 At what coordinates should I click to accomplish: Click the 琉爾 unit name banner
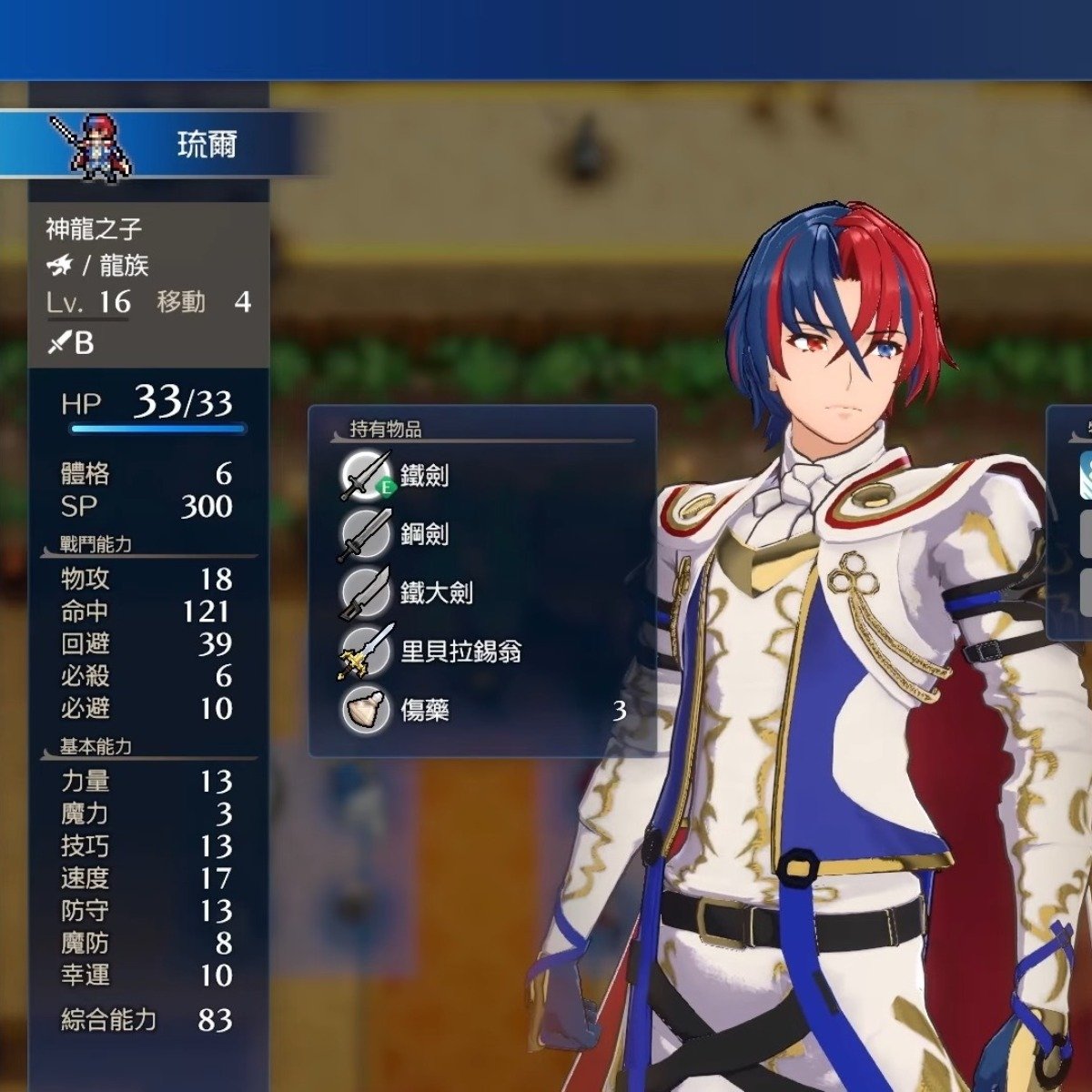point(207,144)
